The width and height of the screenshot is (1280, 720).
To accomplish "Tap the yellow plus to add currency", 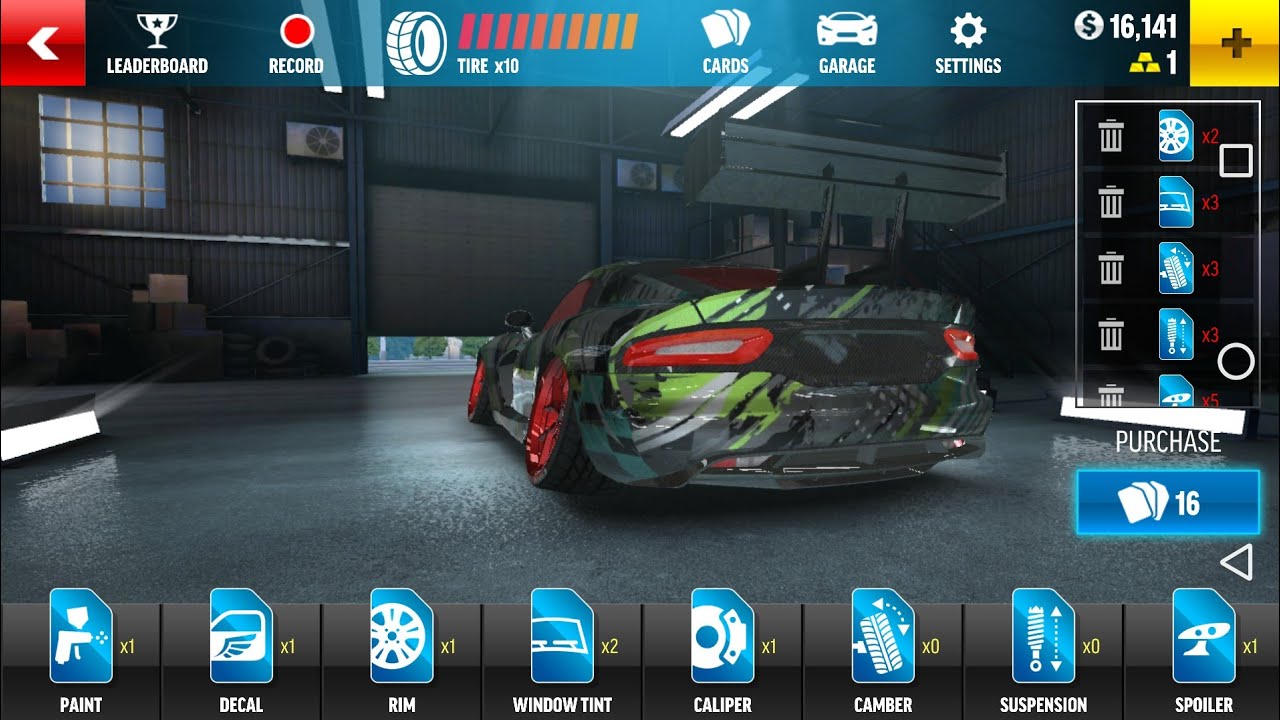I will [1235, 43].
